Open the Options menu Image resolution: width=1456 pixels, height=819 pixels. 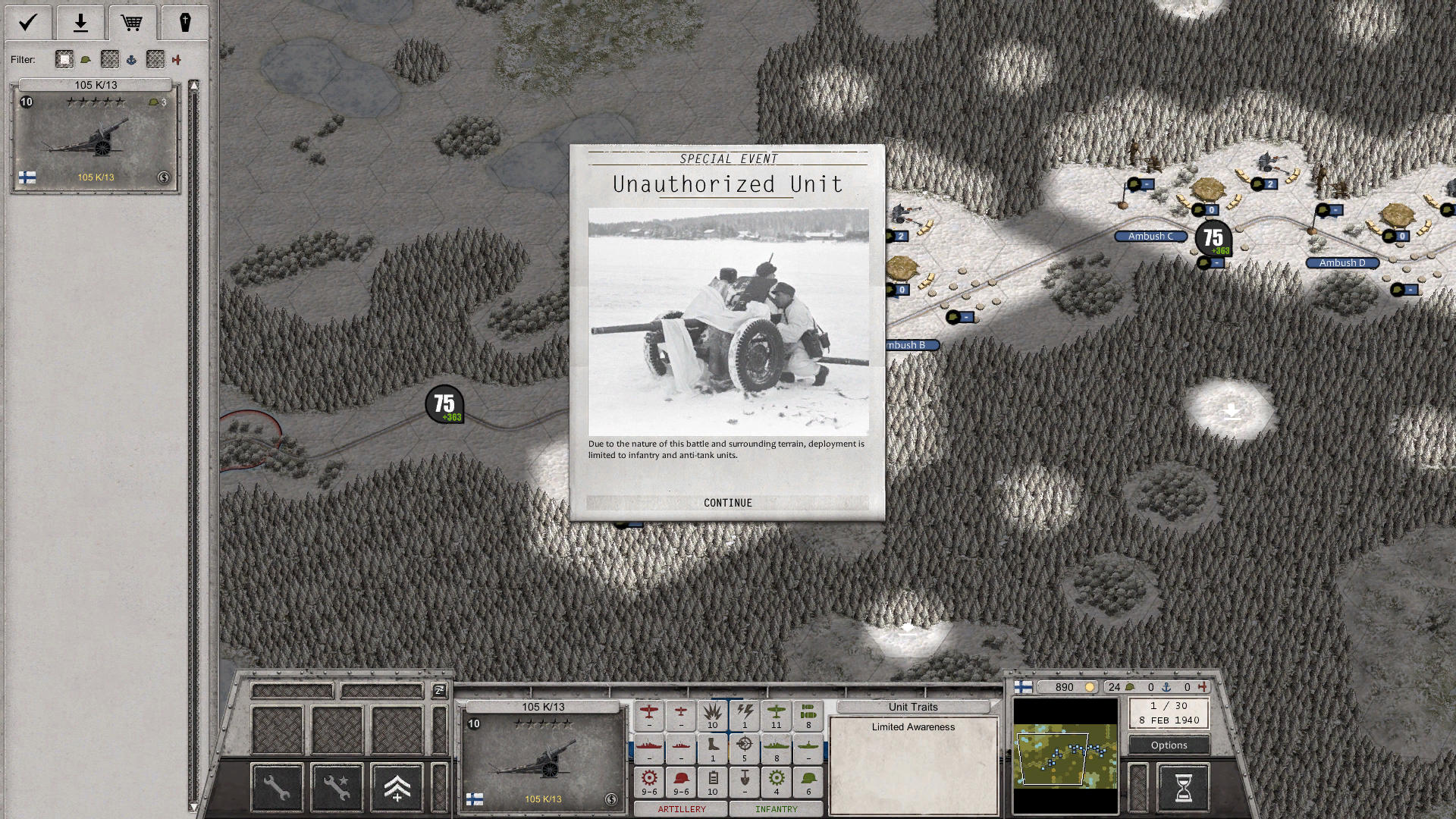click(1168, 745)
